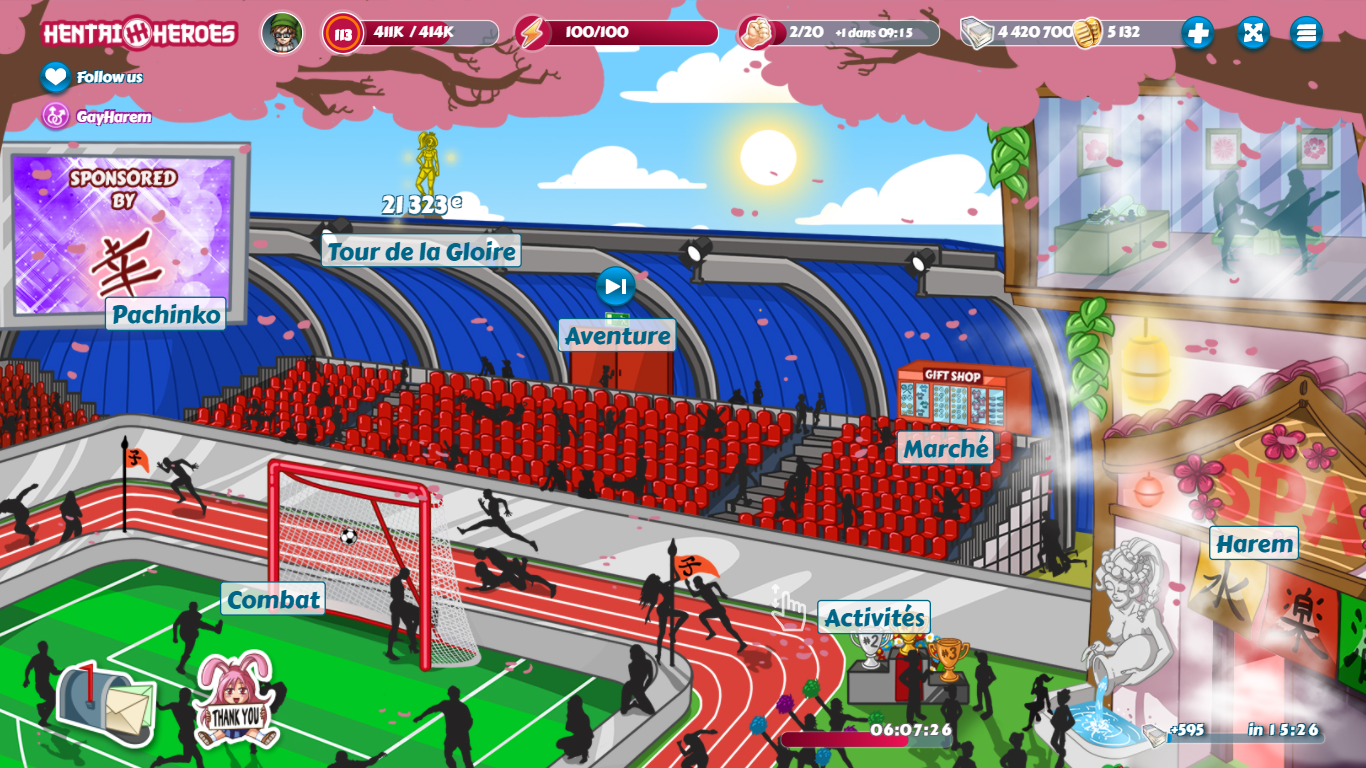Click the Follow us heart link
The height and width of the screenshot is (768, 1366).
pyautogui.click(x=56, y=77)
